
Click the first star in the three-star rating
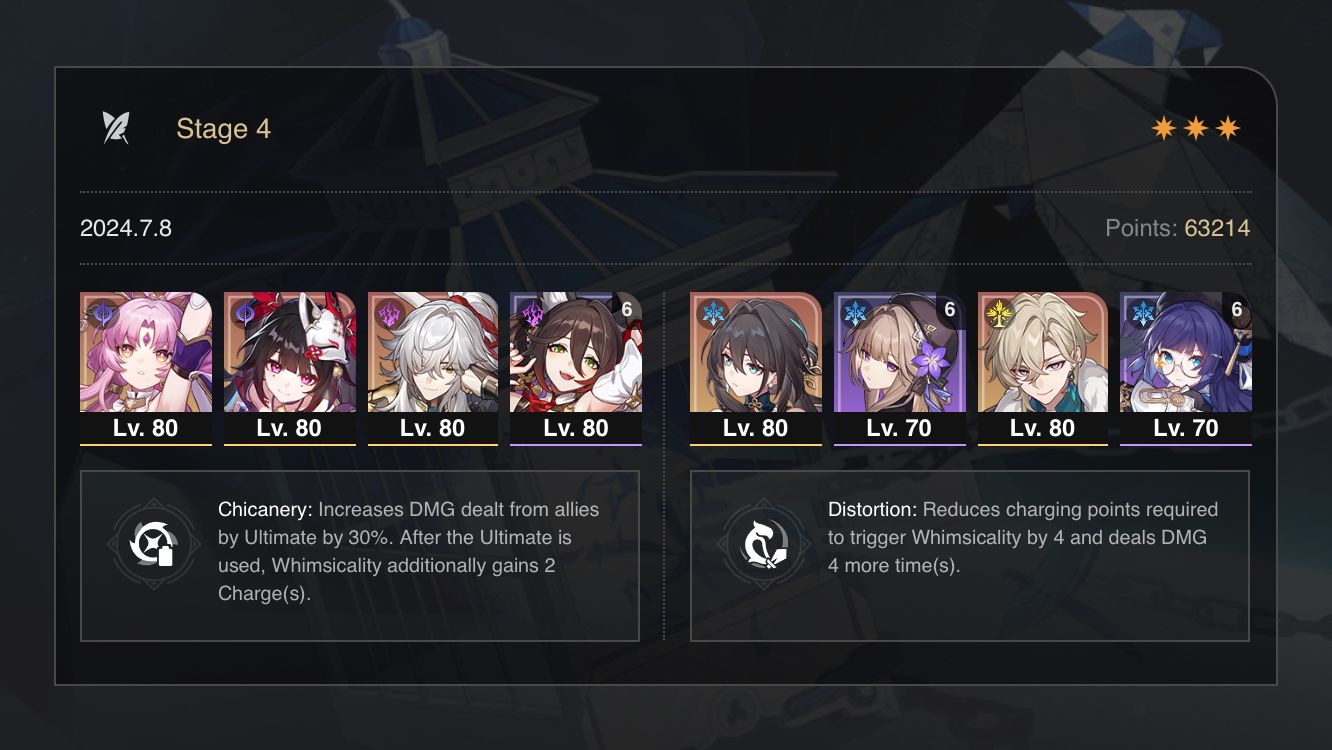(x=1162, y=127)
